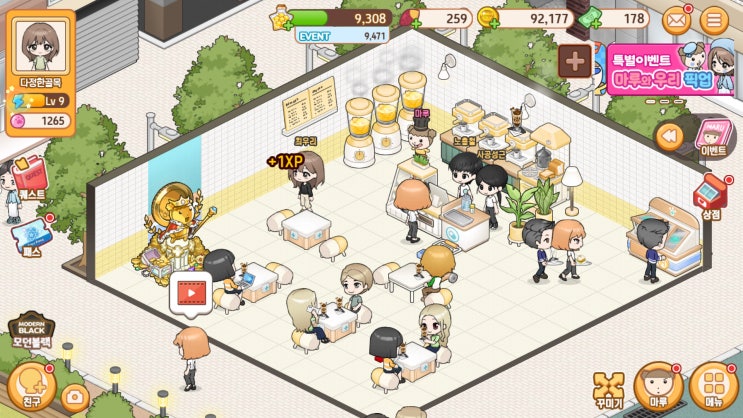Screen dimensions: 743x418
Task: Open the 이벤트 event book icon
Action: click(713, 139)
